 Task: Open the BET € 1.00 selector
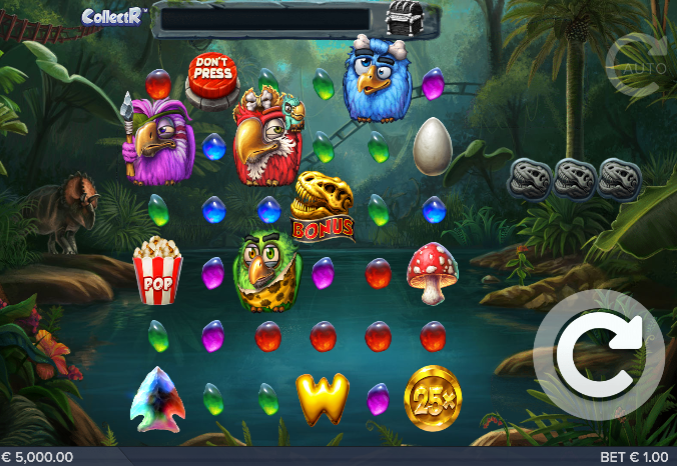(634, 457)
